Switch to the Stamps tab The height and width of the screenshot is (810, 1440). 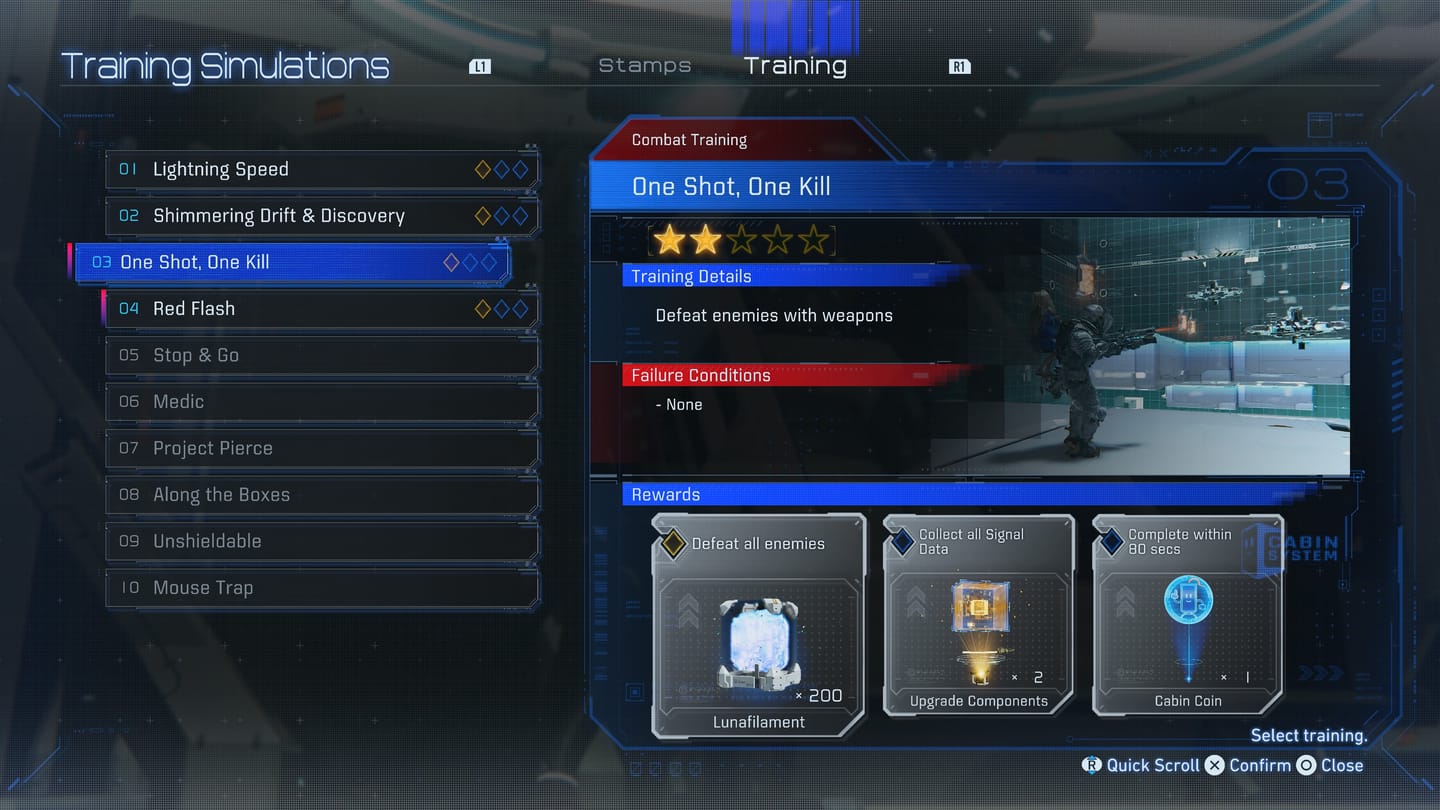point(645,66)
